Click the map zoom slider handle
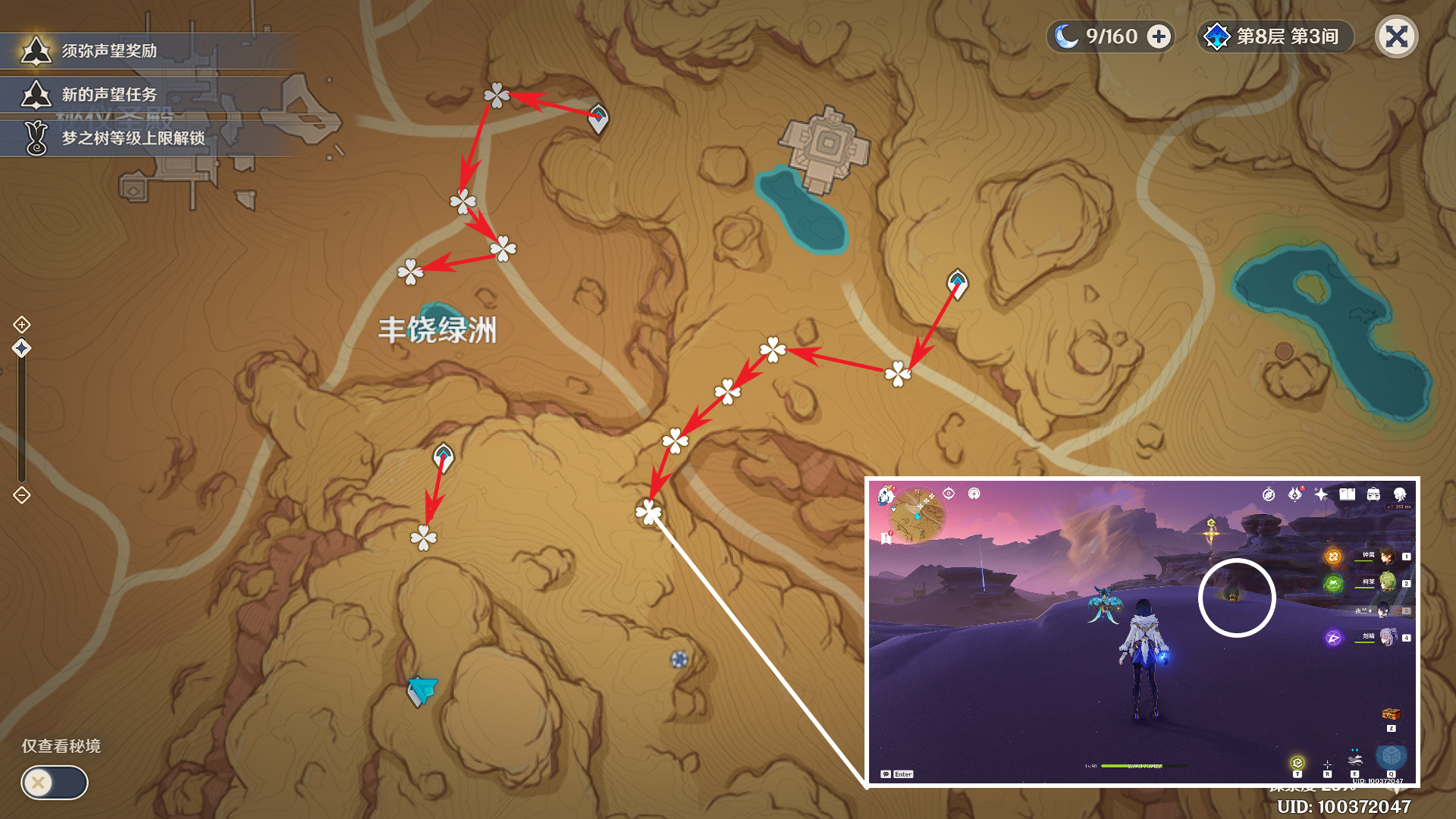The width and height of the screenshot is (1456, 819). 22,348
